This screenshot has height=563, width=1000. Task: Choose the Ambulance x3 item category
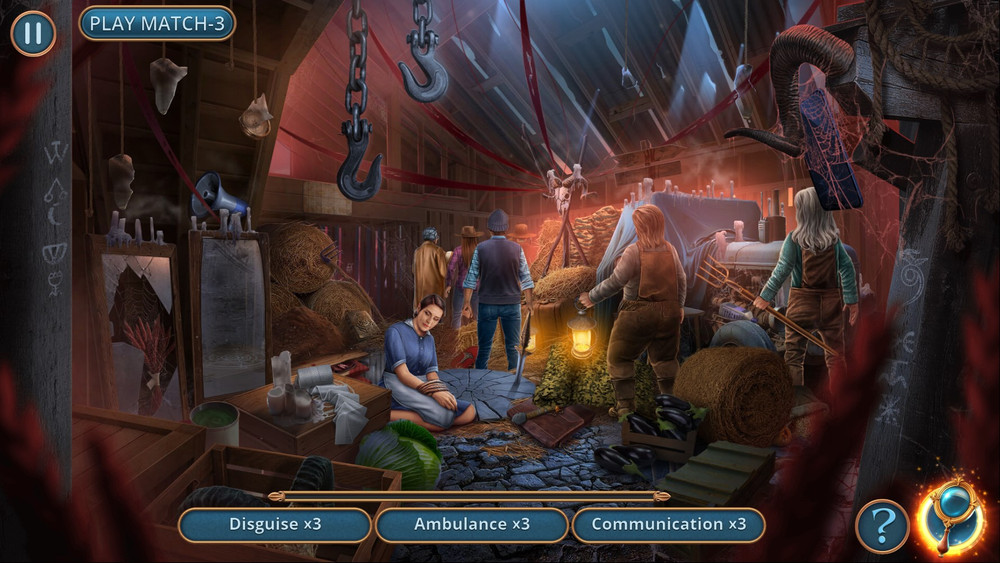[x=472, y=524]
